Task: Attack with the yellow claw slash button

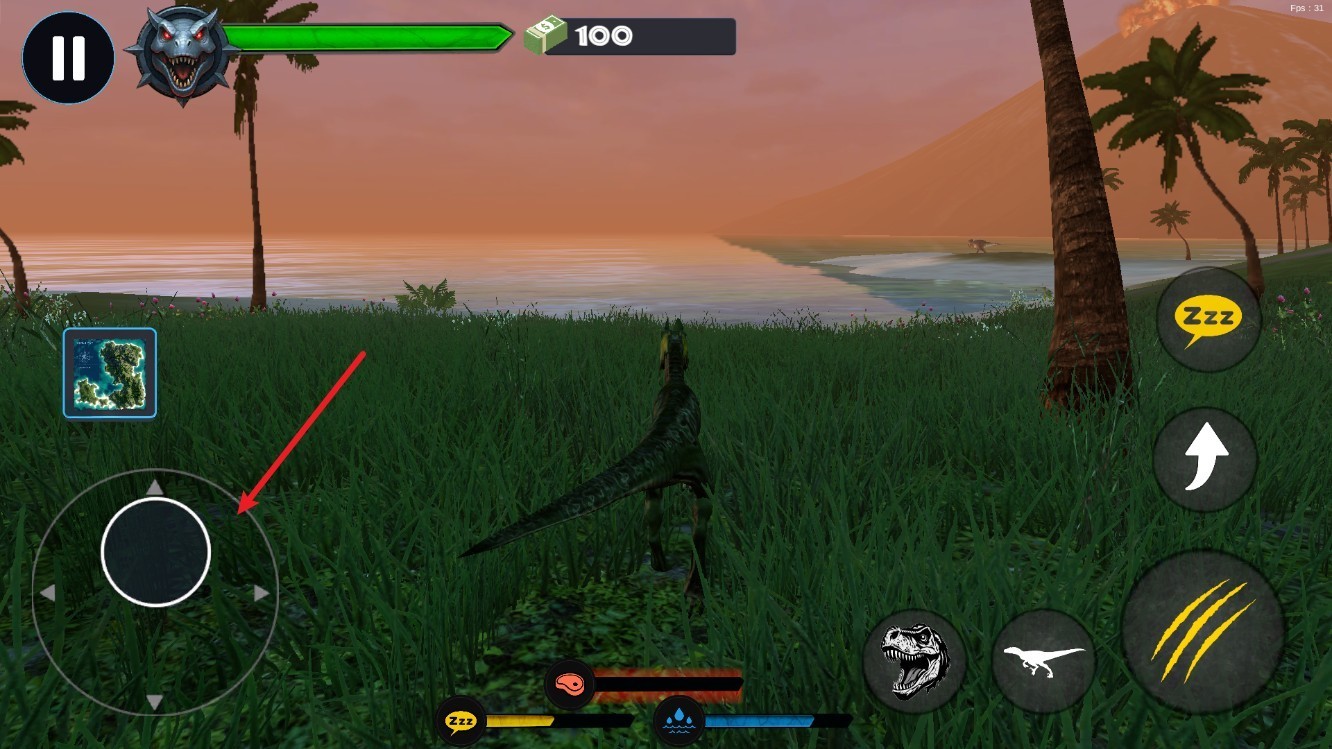Action: tap(1202, 631)
